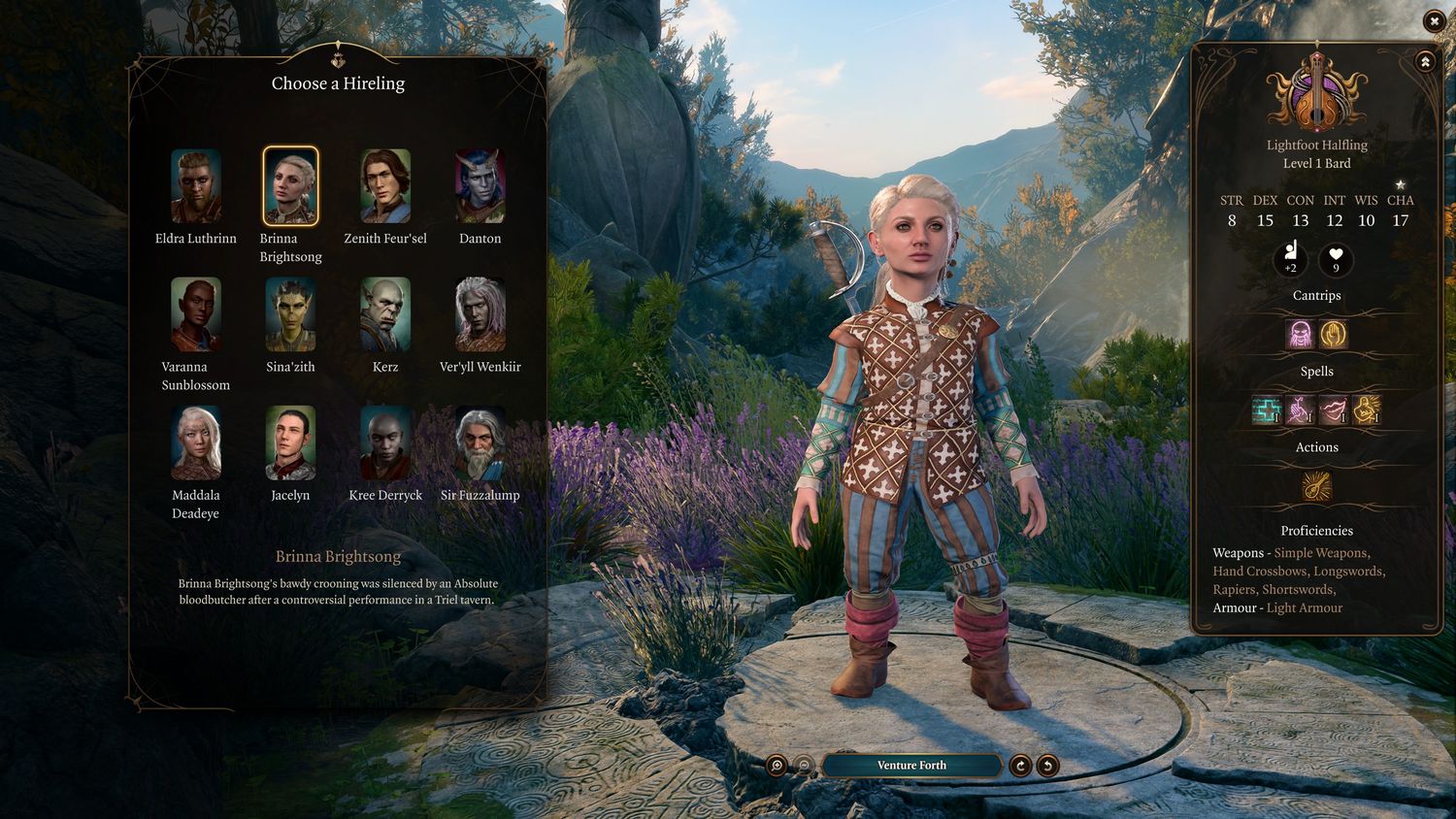Choose Ver'yll Wenkiir portrait

[x=480, y=314]
